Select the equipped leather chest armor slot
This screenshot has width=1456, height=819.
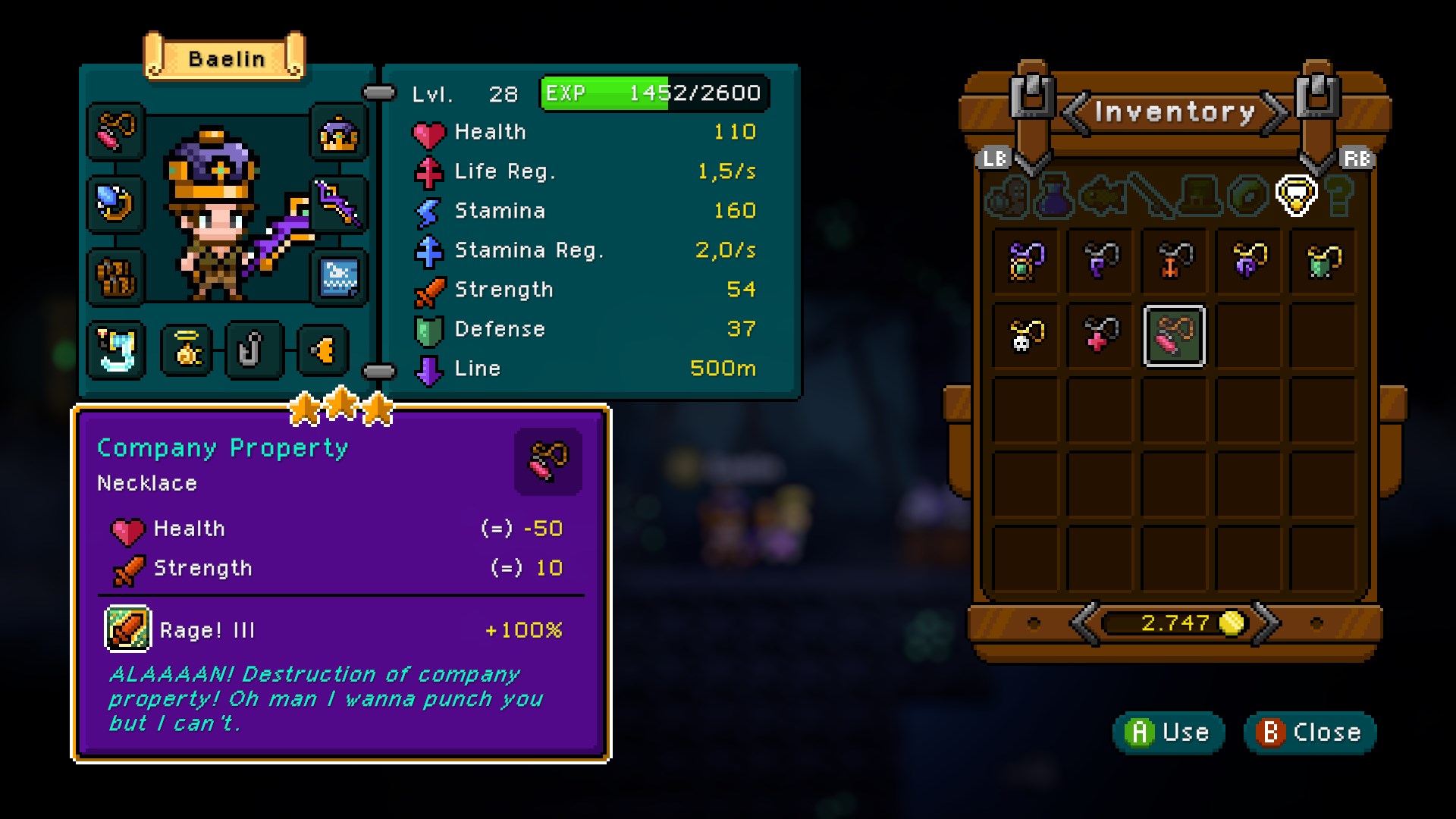(115, 276)
